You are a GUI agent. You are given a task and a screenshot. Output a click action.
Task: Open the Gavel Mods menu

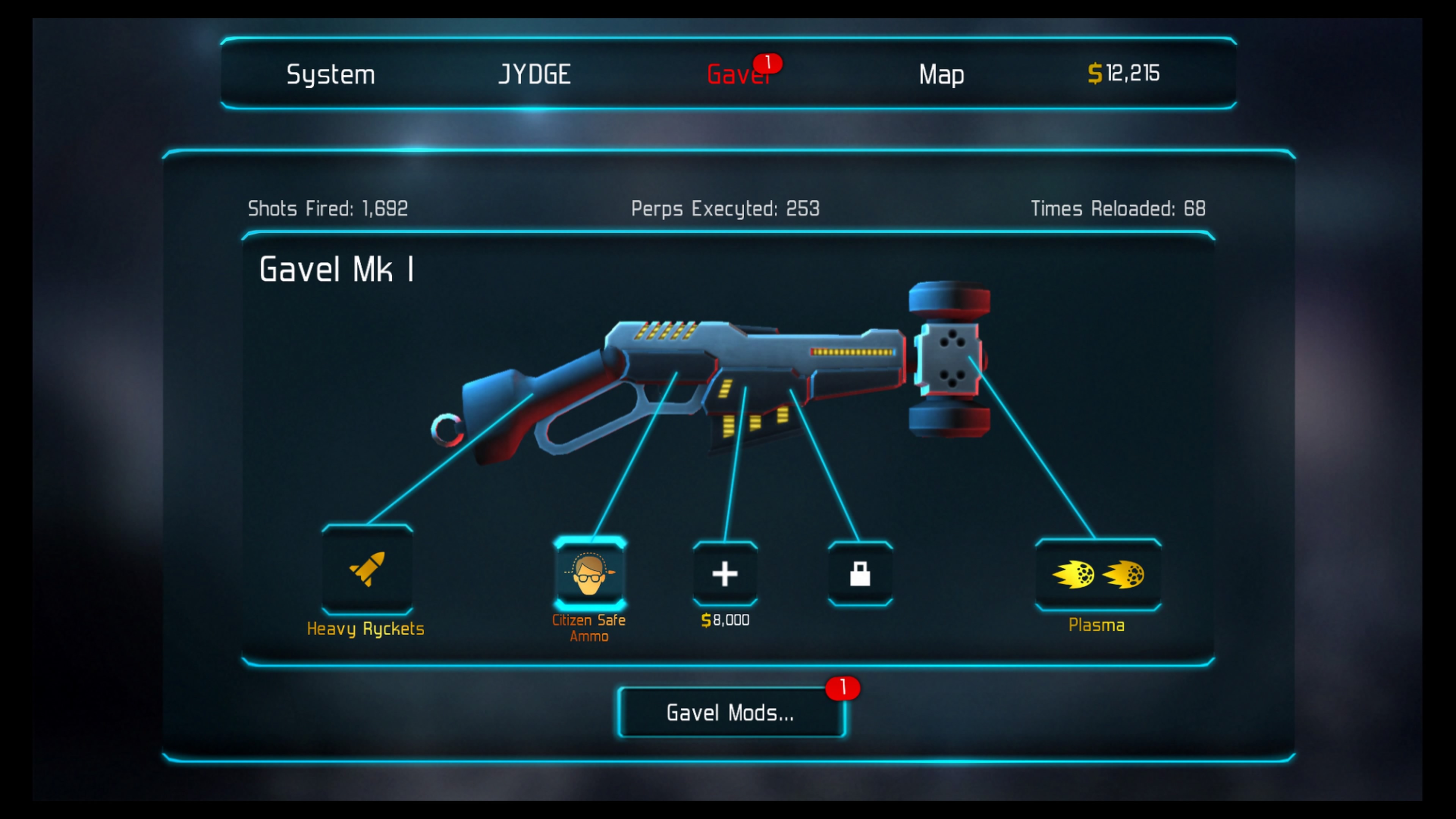[x=731, y=713]
